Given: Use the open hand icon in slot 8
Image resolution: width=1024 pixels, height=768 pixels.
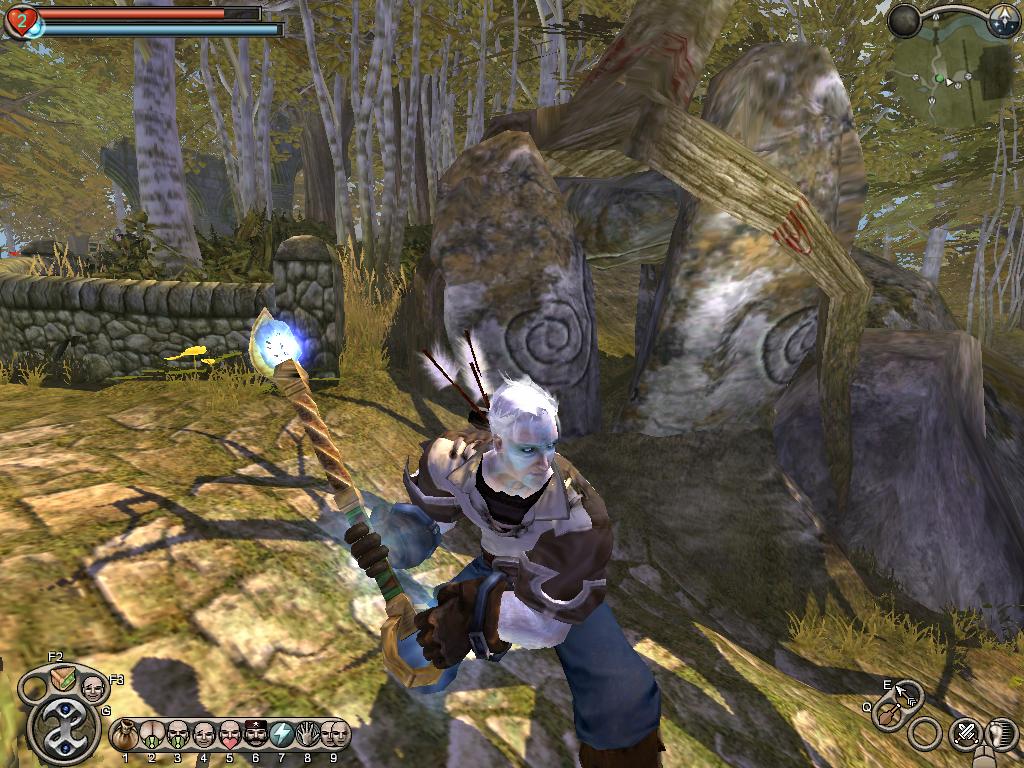Looking at the screenshot, I should point(308,735).
